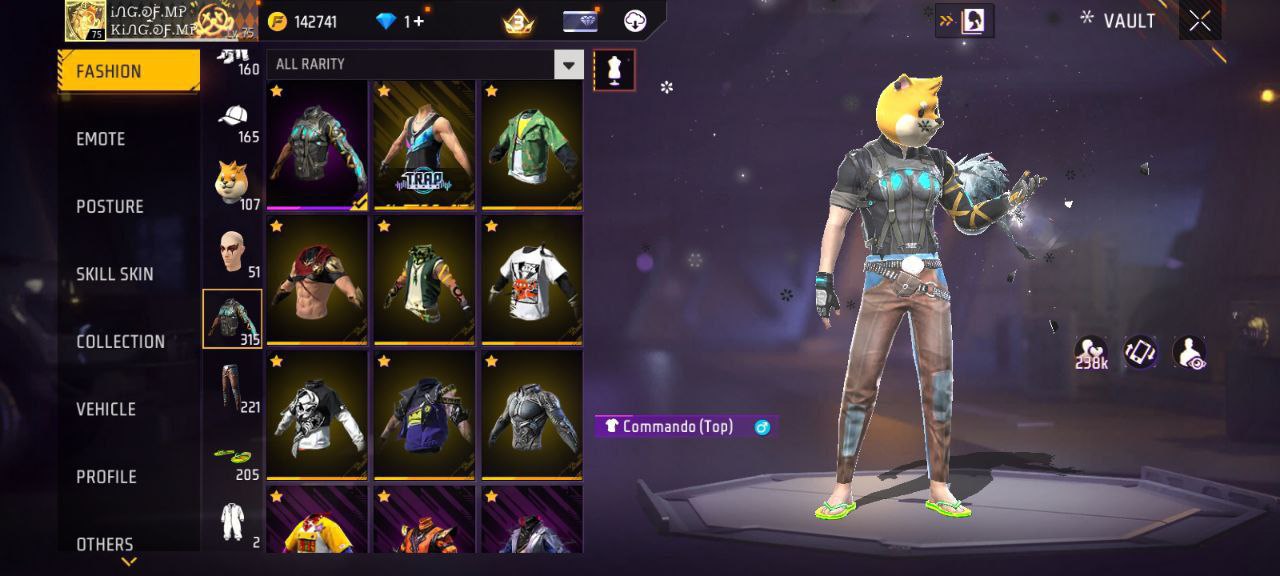Open Skill Skin category

coord(115,274)
